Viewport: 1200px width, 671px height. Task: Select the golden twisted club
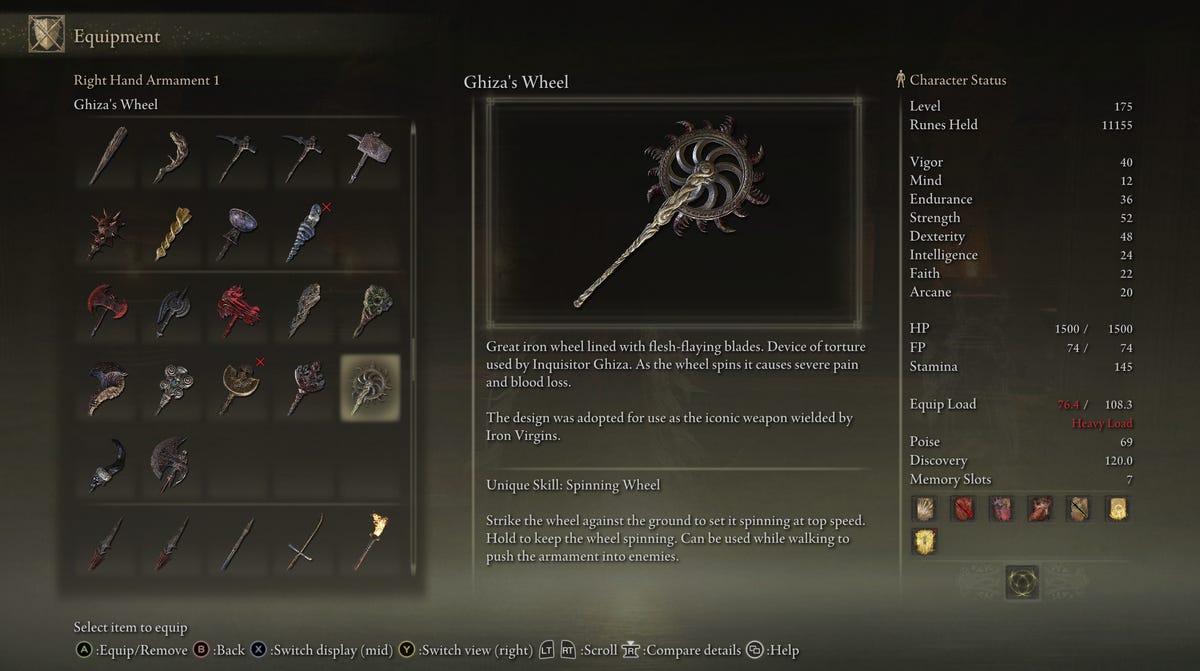tap(173, 233)
